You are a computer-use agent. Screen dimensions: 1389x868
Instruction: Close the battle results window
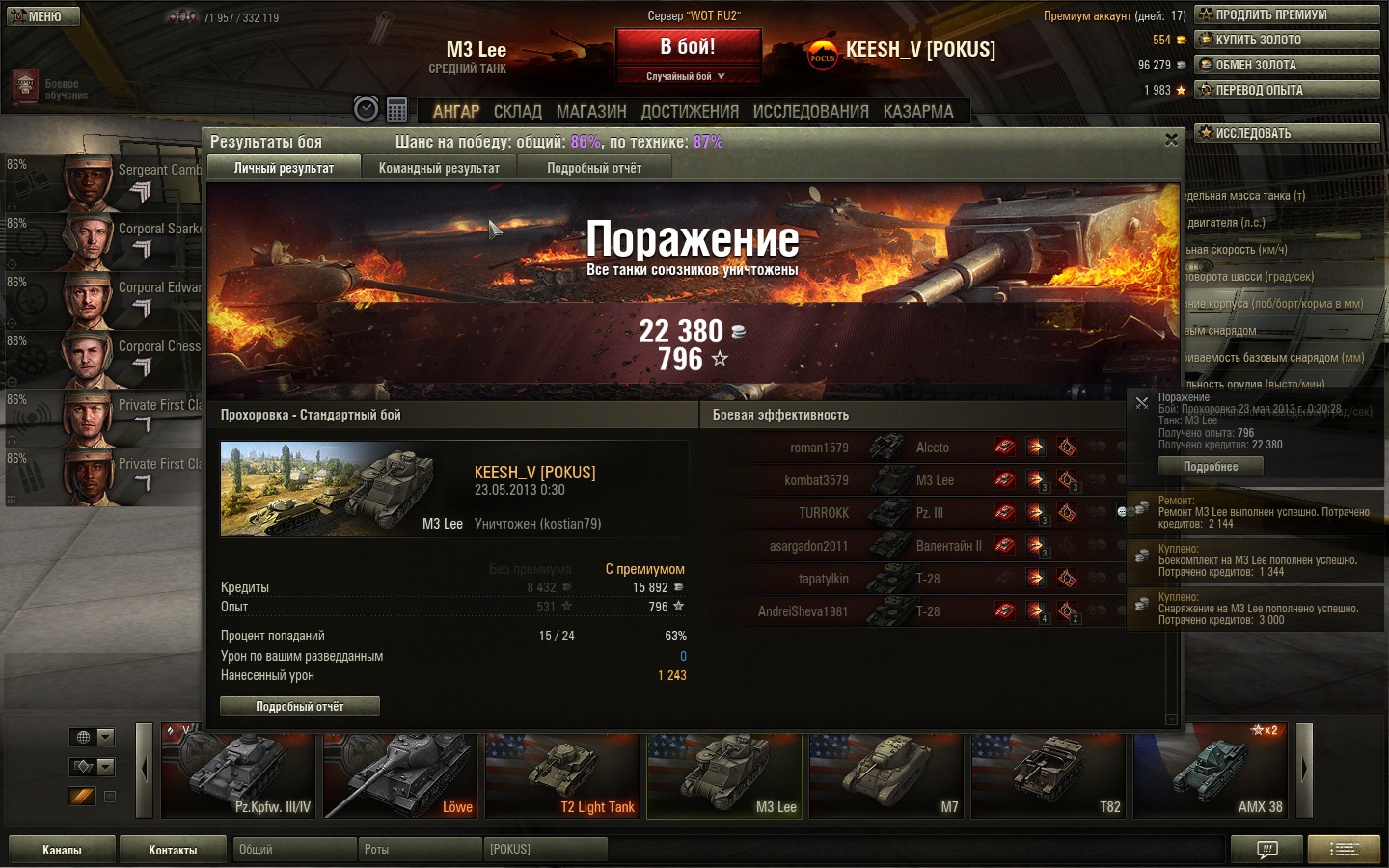coord(1171,140)
